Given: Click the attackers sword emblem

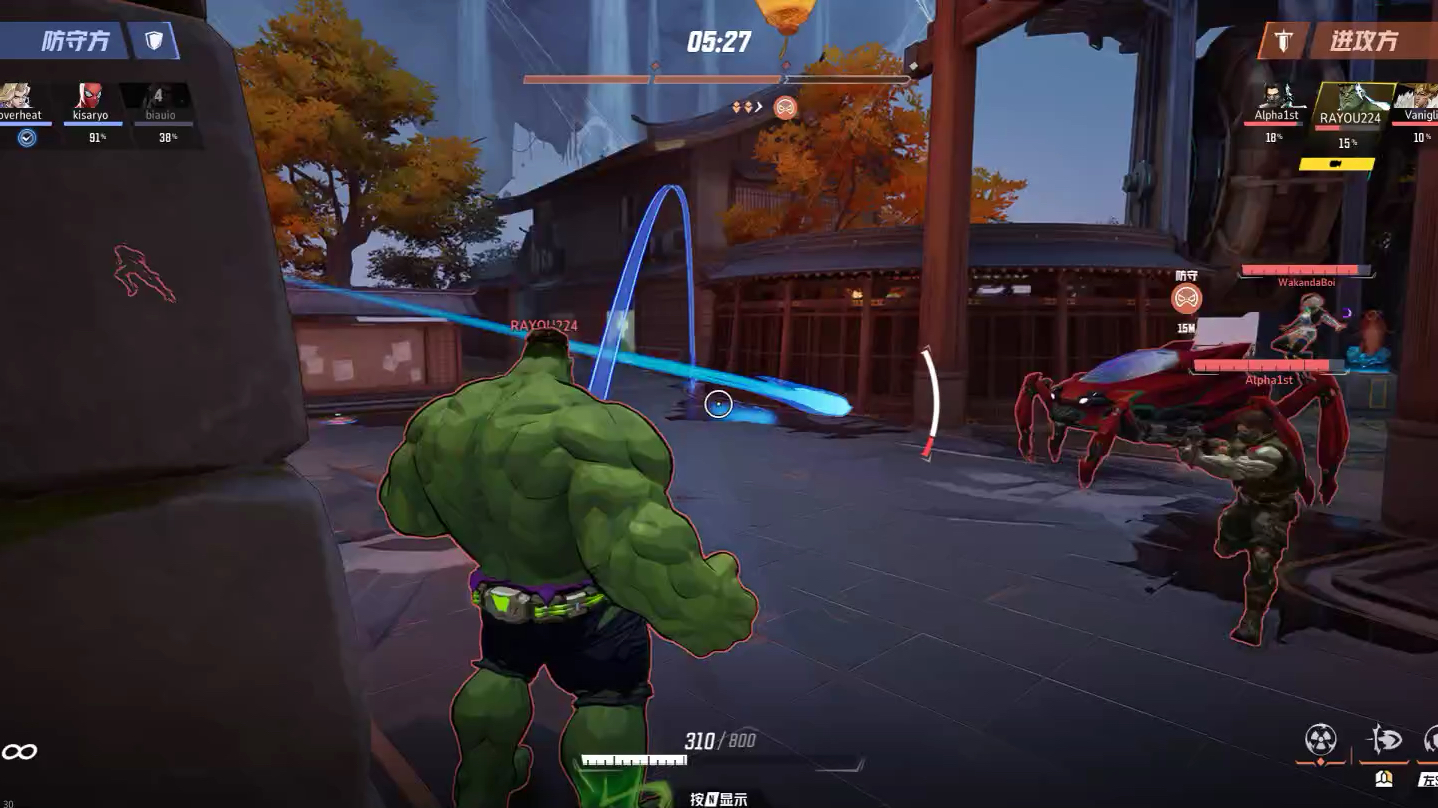Looking at the screenshot, I should point(1284,41).
